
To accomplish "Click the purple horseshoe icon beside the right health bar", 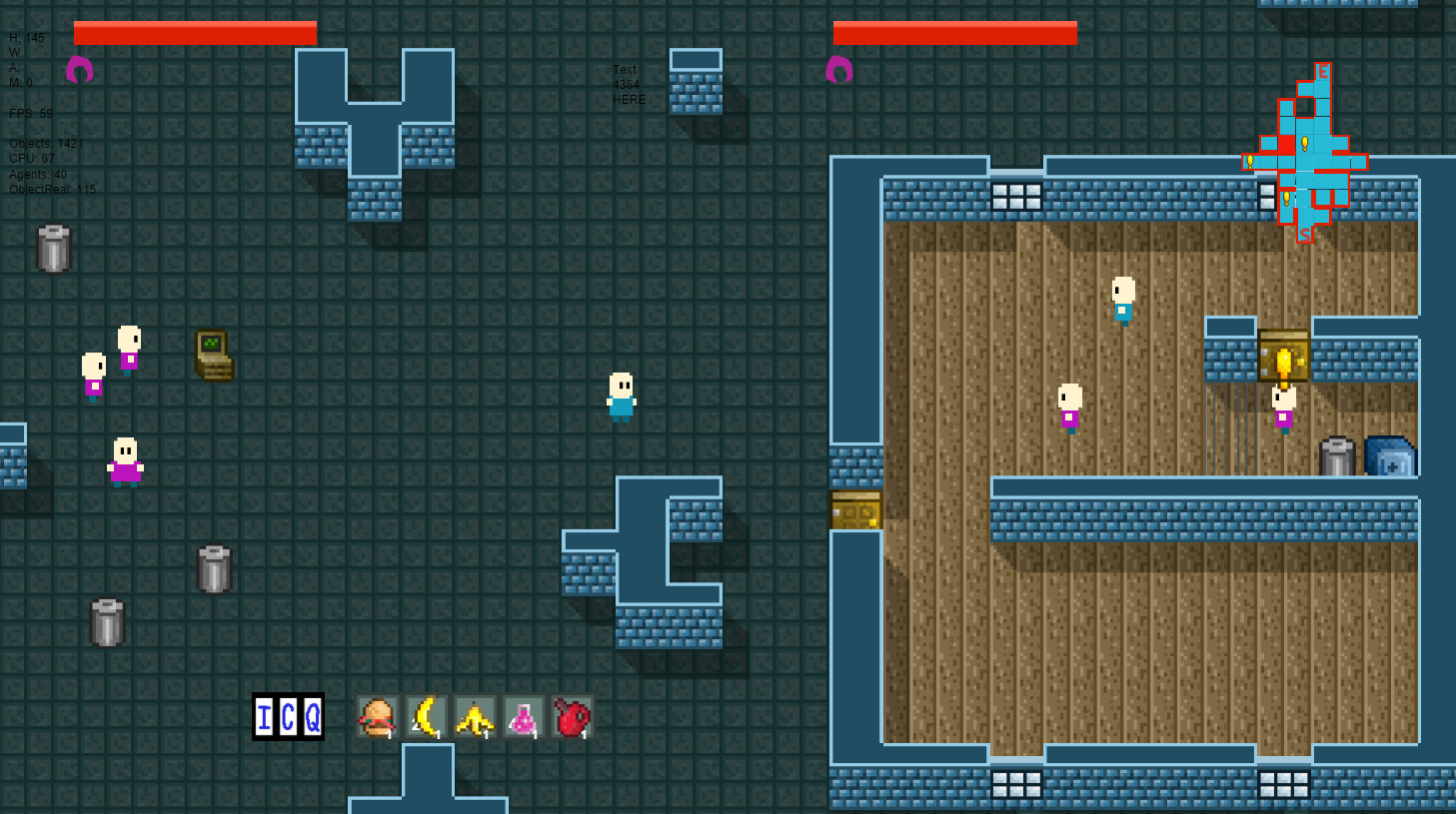I will 837,68.
